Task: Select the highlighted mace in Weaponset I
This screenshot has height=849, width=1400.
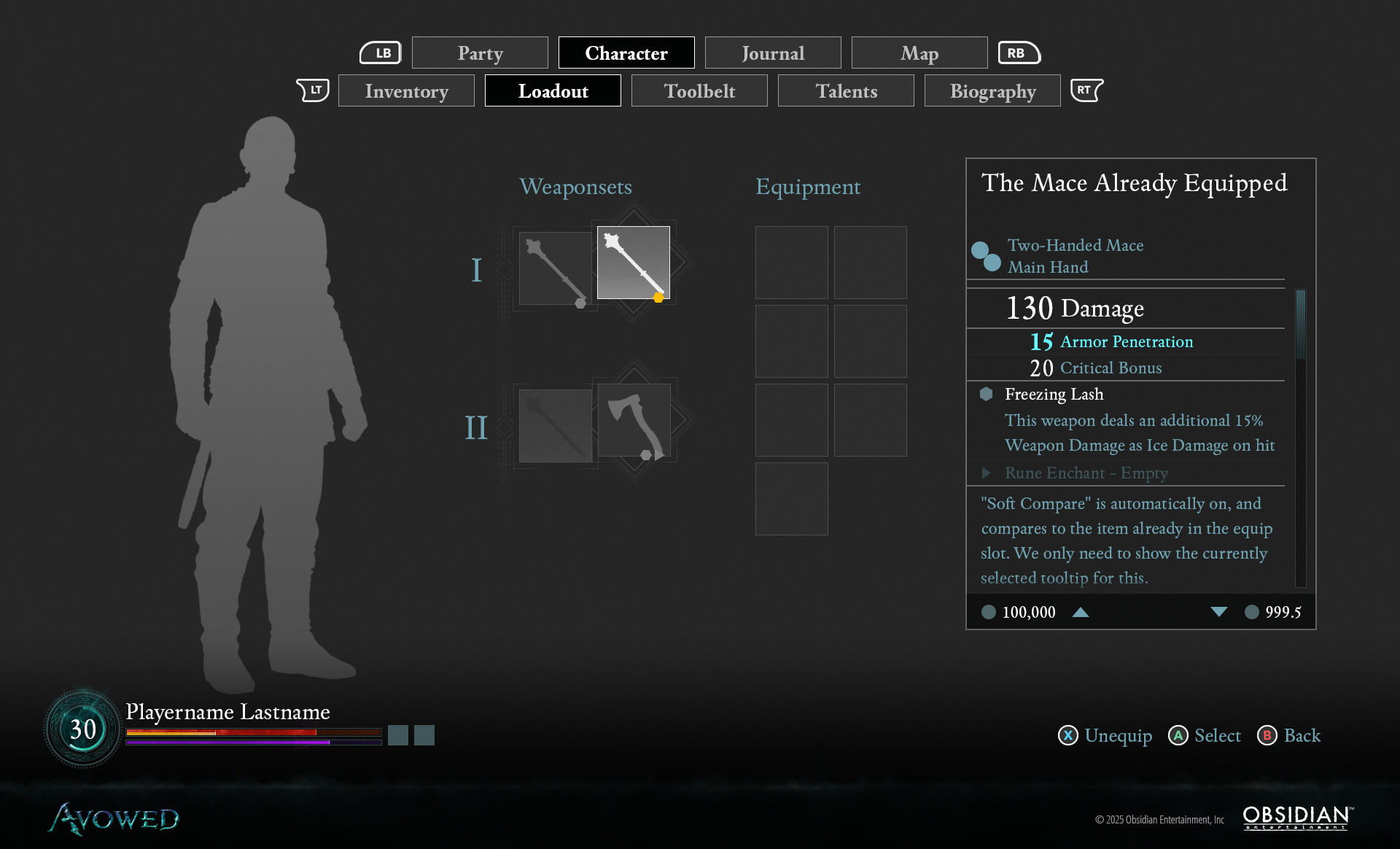Action: pos(633,263)
